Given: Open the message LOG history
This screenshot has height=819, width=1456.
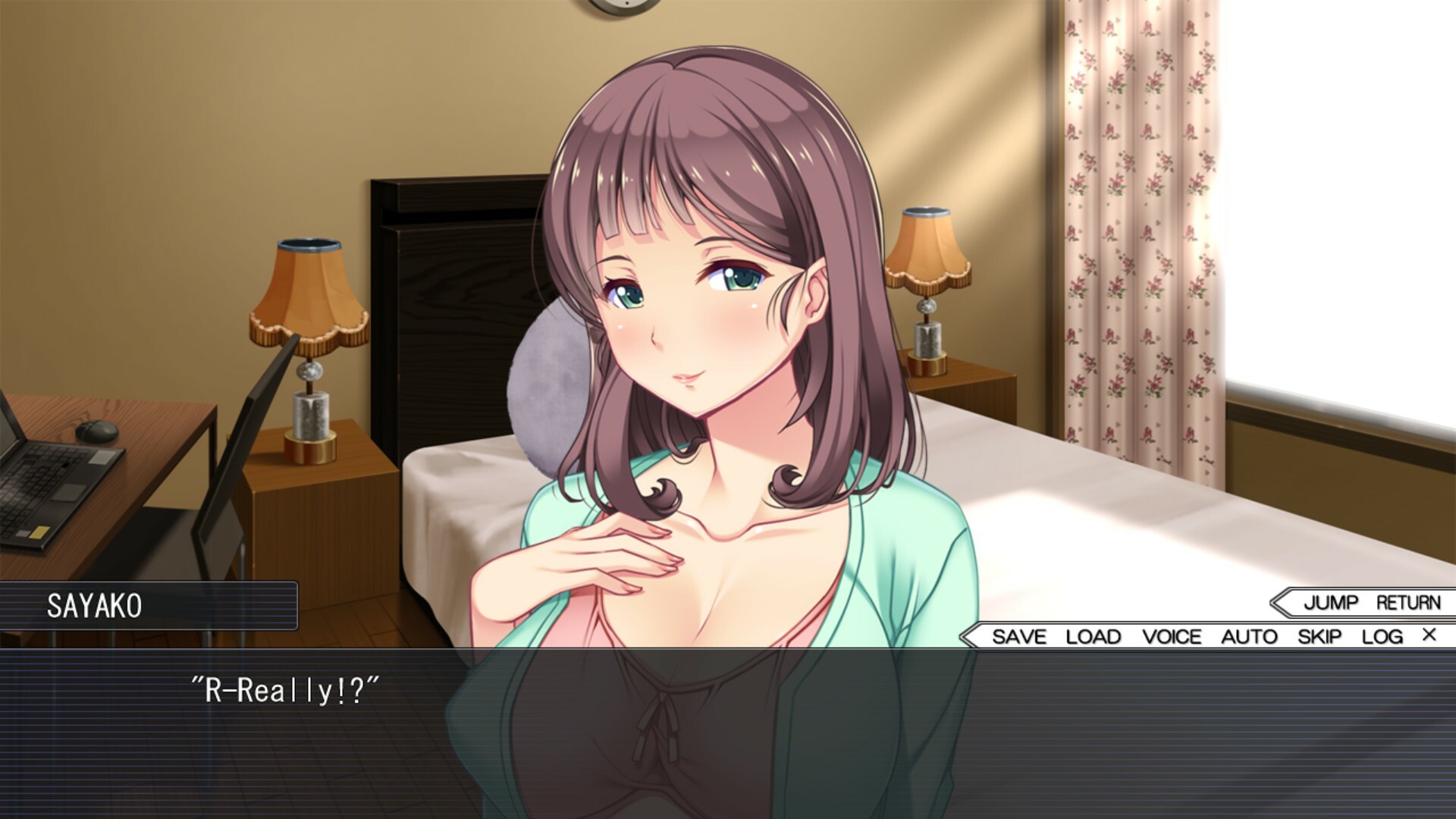Looking at the screenshot, I should pyautogui.click(x=1385, y=637).
